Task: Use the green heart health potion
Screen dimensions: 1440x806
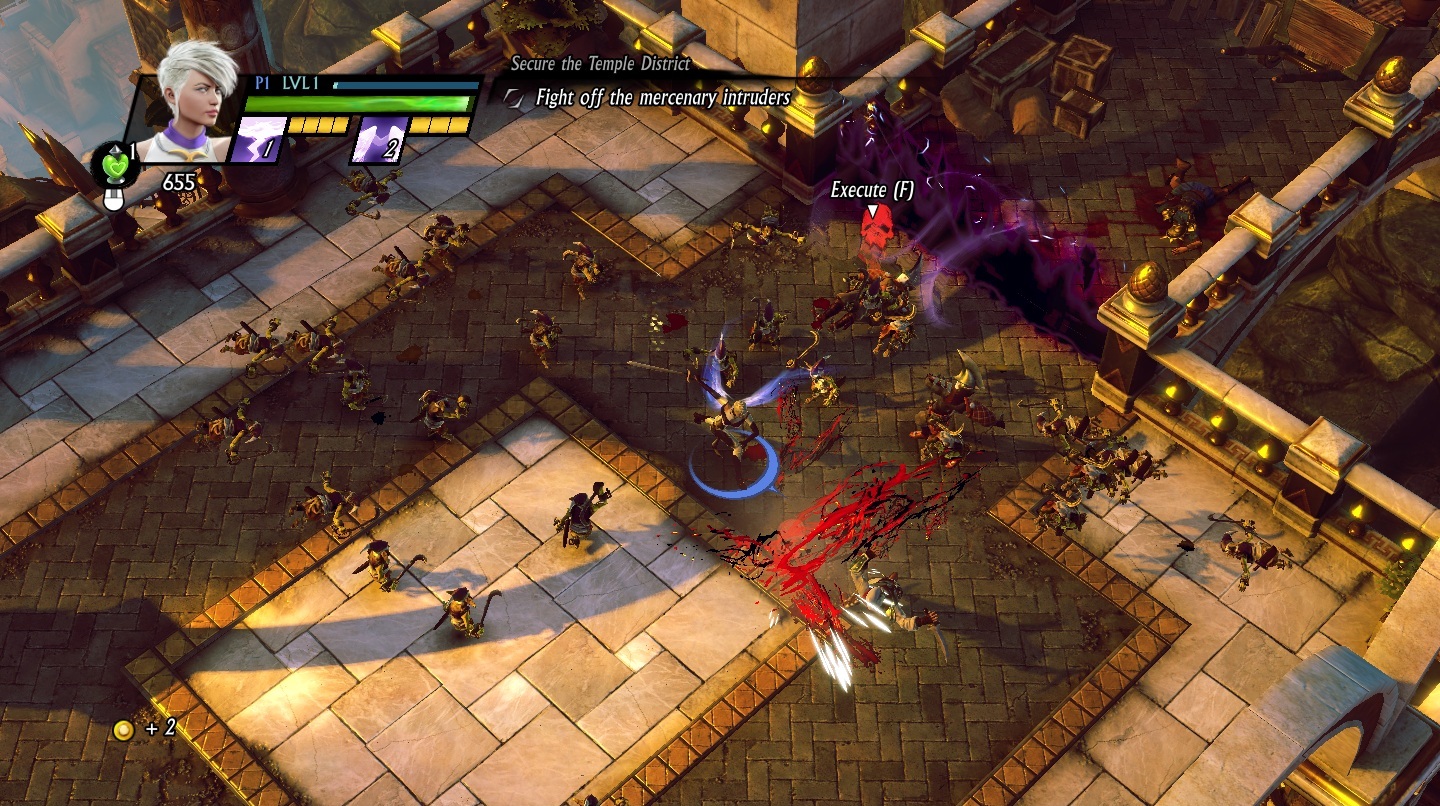Action: (x=113, y=164)
